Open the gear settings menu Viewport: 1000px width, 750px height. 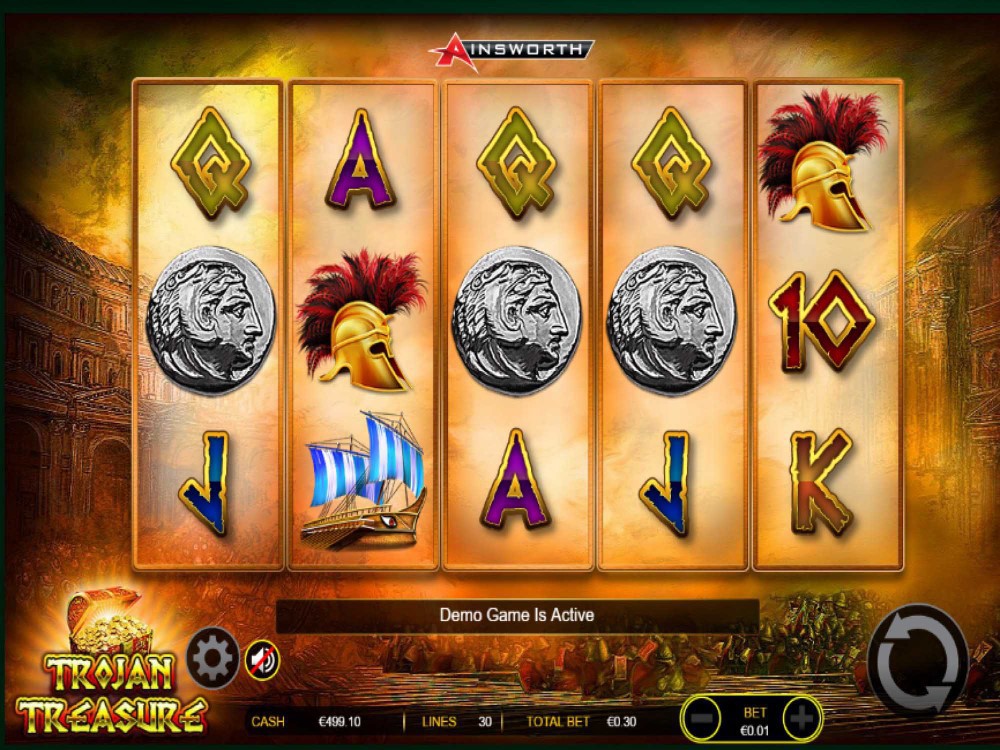click(212, 657)
